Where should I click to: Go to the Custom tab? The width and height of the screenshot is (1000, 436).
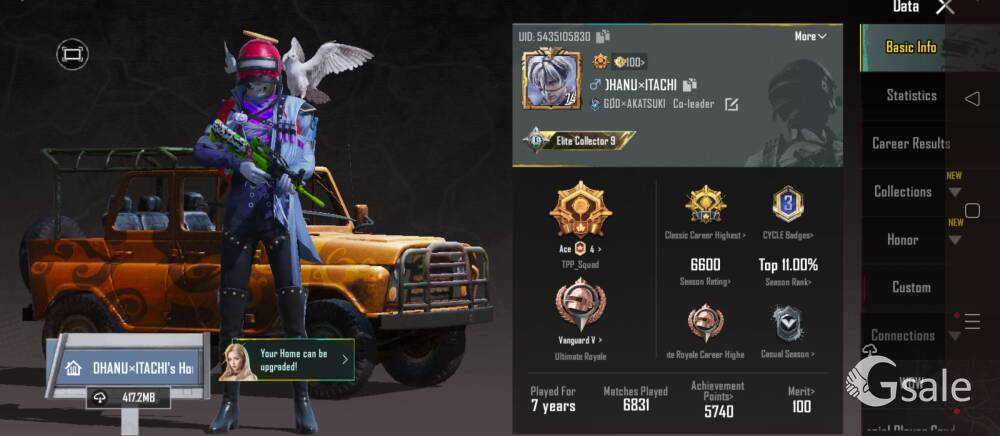click(910, 287)
